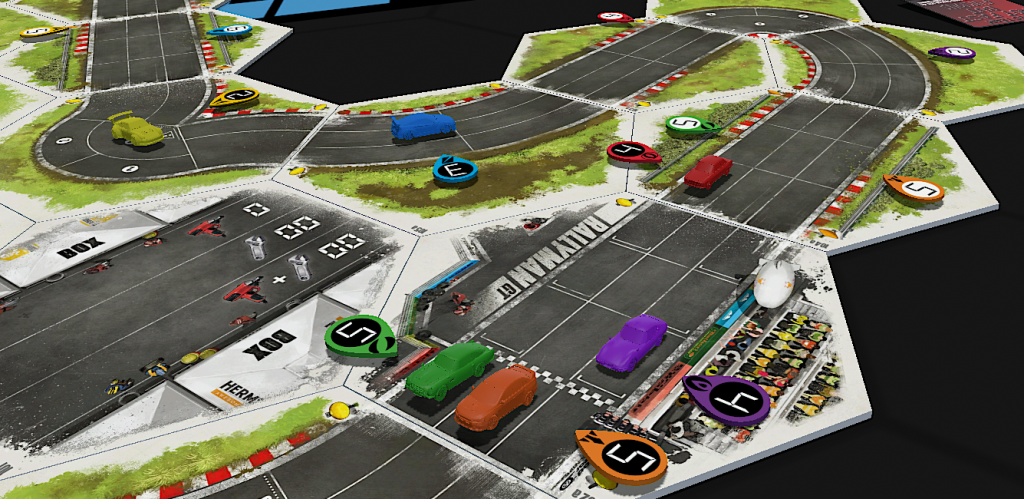The image size is (1024, 499).
Task: Choose the green race car
Action: point(449,370)
